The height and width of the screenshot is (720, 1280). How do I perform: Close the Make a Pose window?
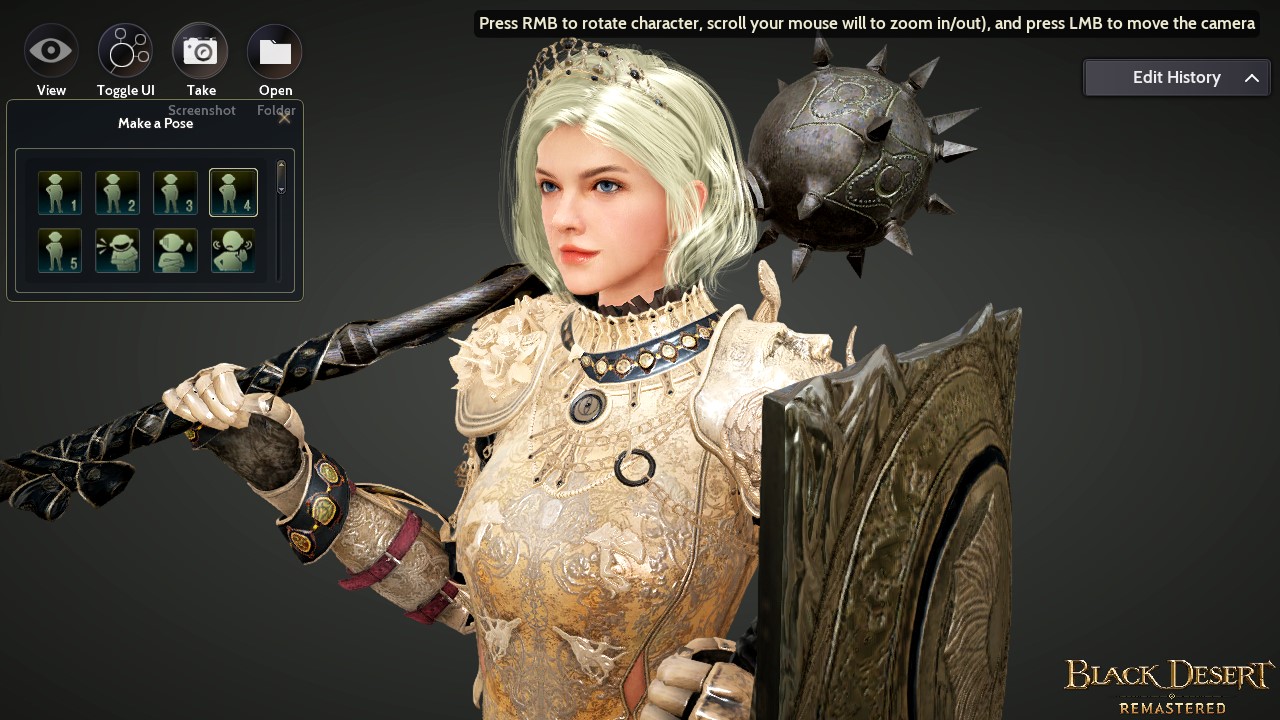pos(284,117)
